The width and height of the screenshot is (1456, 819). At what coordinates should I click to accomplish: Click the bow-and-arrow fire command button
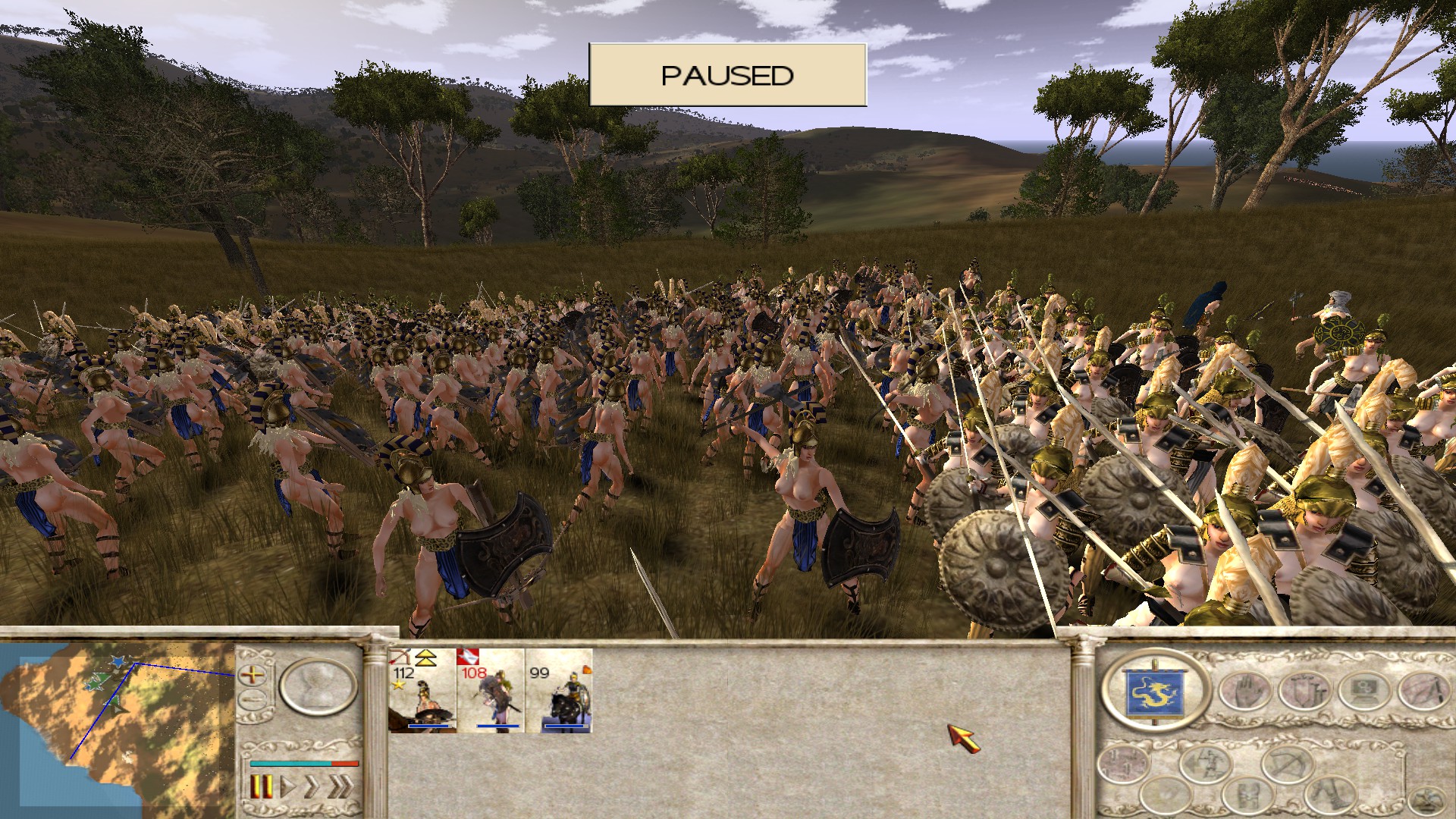click(x=1287, y=764)
